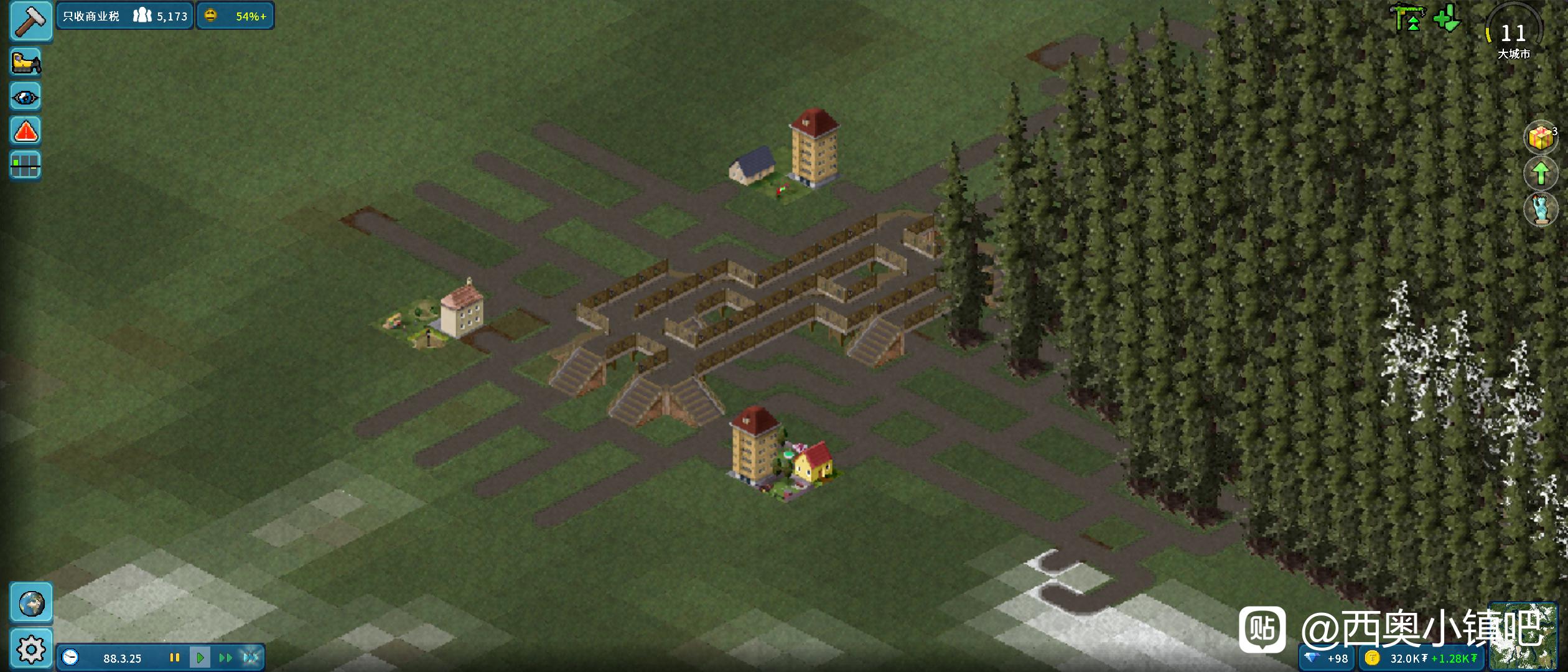
Task: Open the hammer build menu
Action: click(30, 21)
